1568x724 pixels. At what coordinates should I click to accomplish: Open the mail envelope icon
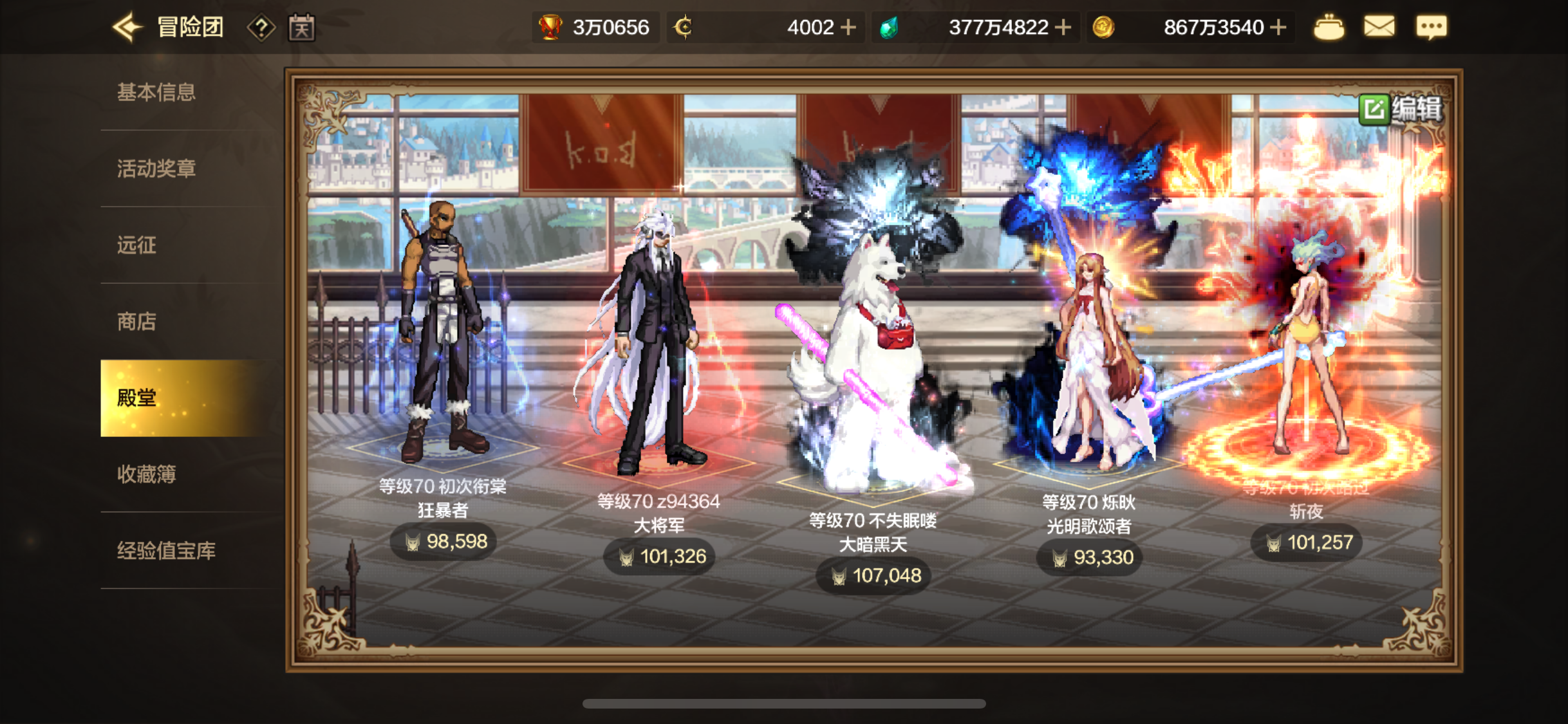1379,26
